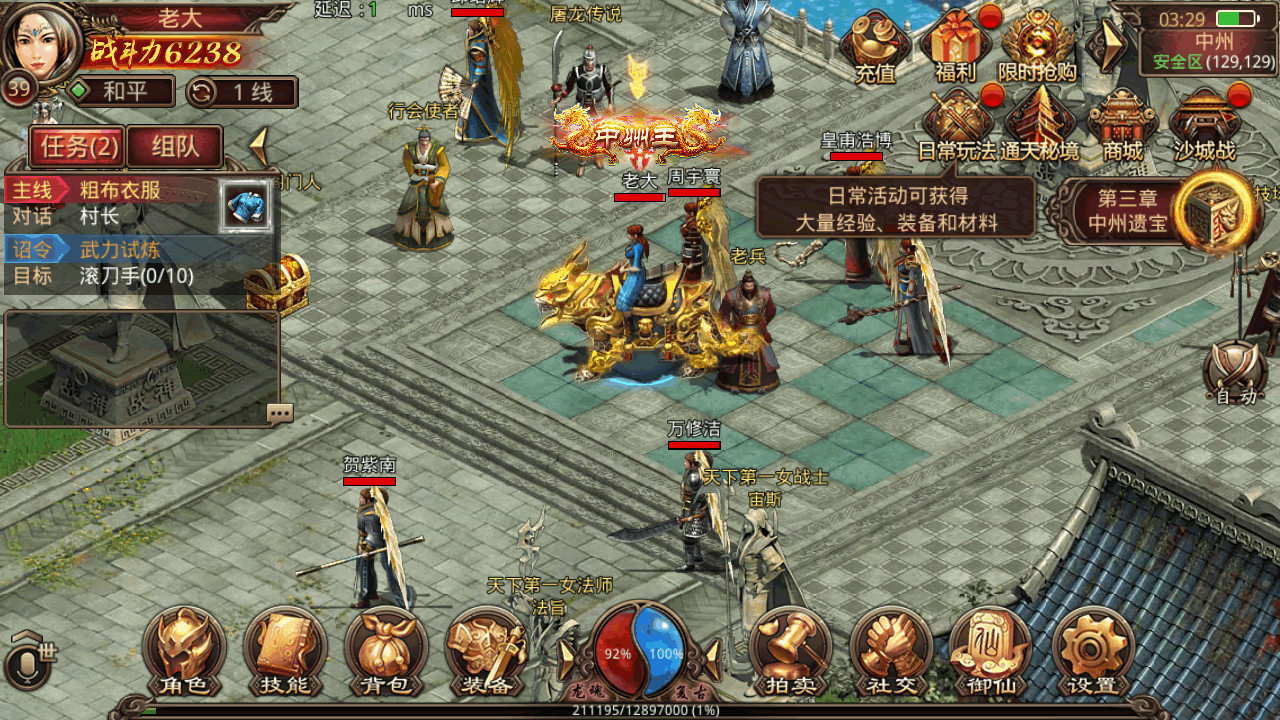This screenshot has height=720, width=1280.
Task: Open the 福利 gift box rewards
Action: tap(956, 46)
